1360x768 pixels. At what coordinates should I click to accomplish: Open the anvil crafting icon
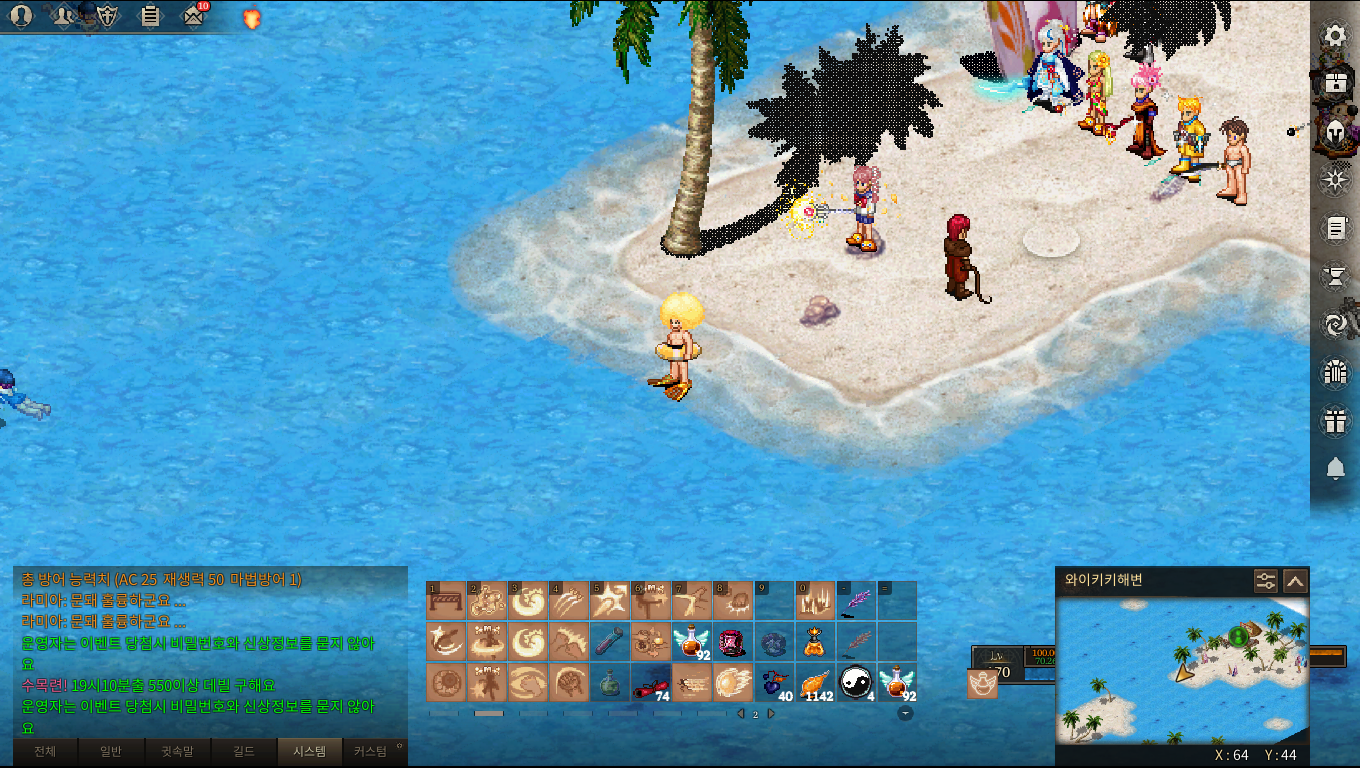pyautogui.click(x=1335, y=275)
